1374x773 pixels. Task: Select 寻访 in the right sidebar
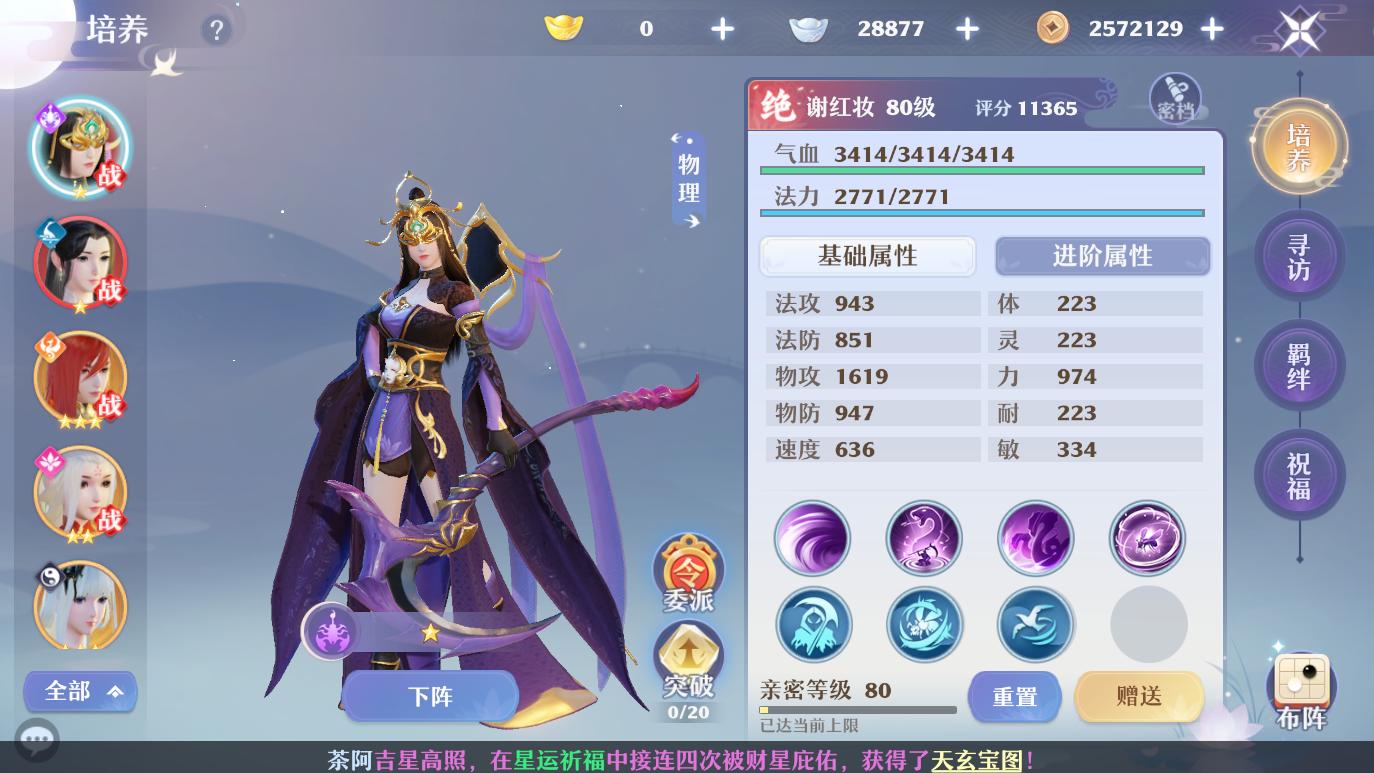coord(1299,255)
